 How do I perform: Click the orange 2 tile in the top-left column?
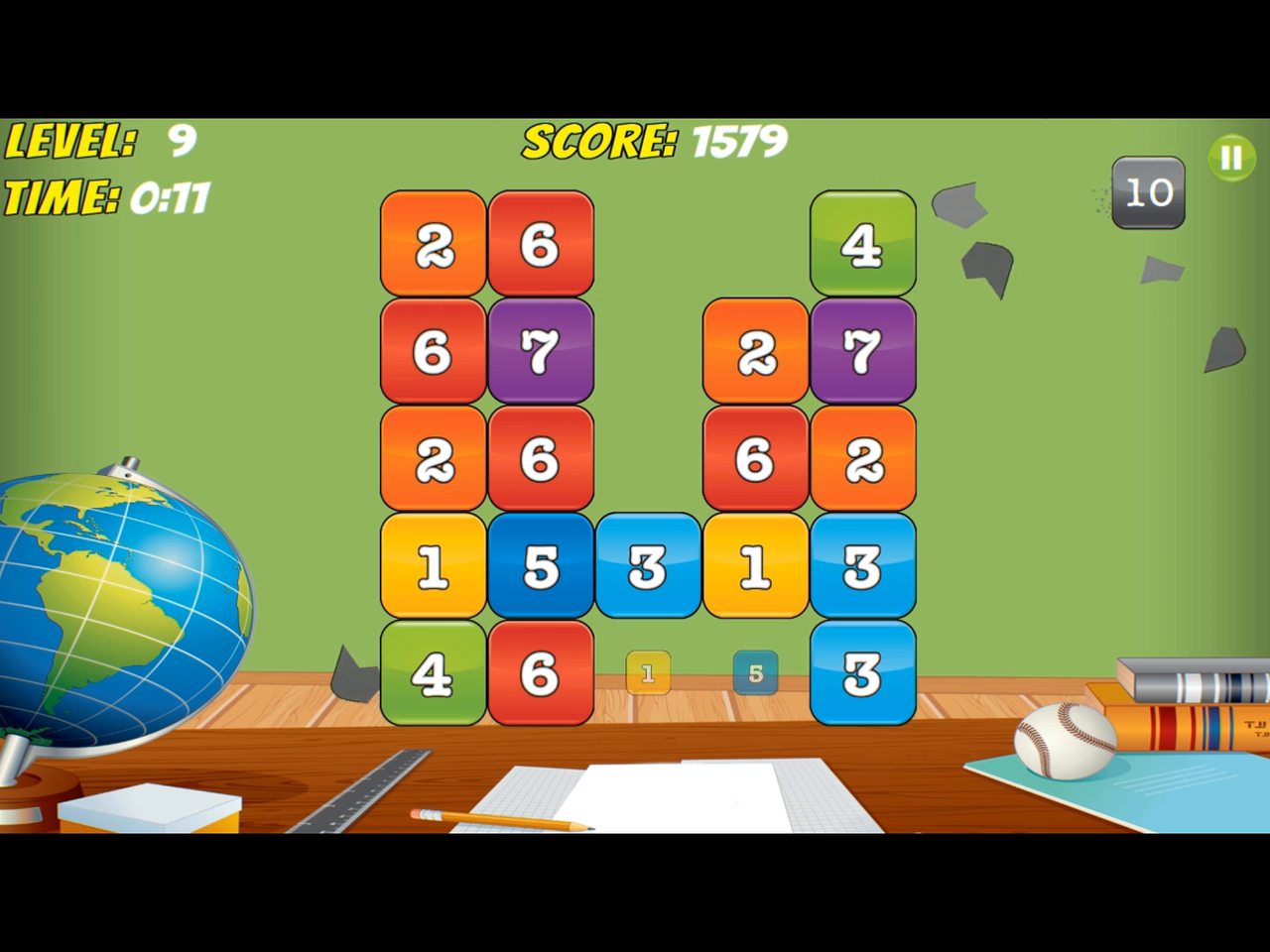431,242
